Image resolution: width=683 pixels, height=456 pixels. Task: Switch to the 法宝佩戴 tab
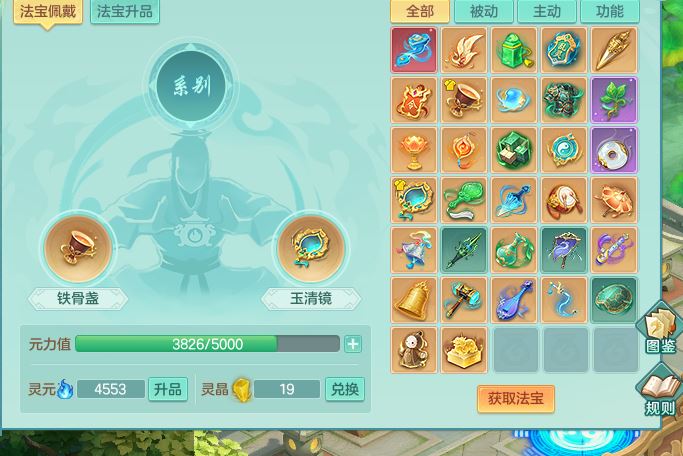click(x=48, y=12)
